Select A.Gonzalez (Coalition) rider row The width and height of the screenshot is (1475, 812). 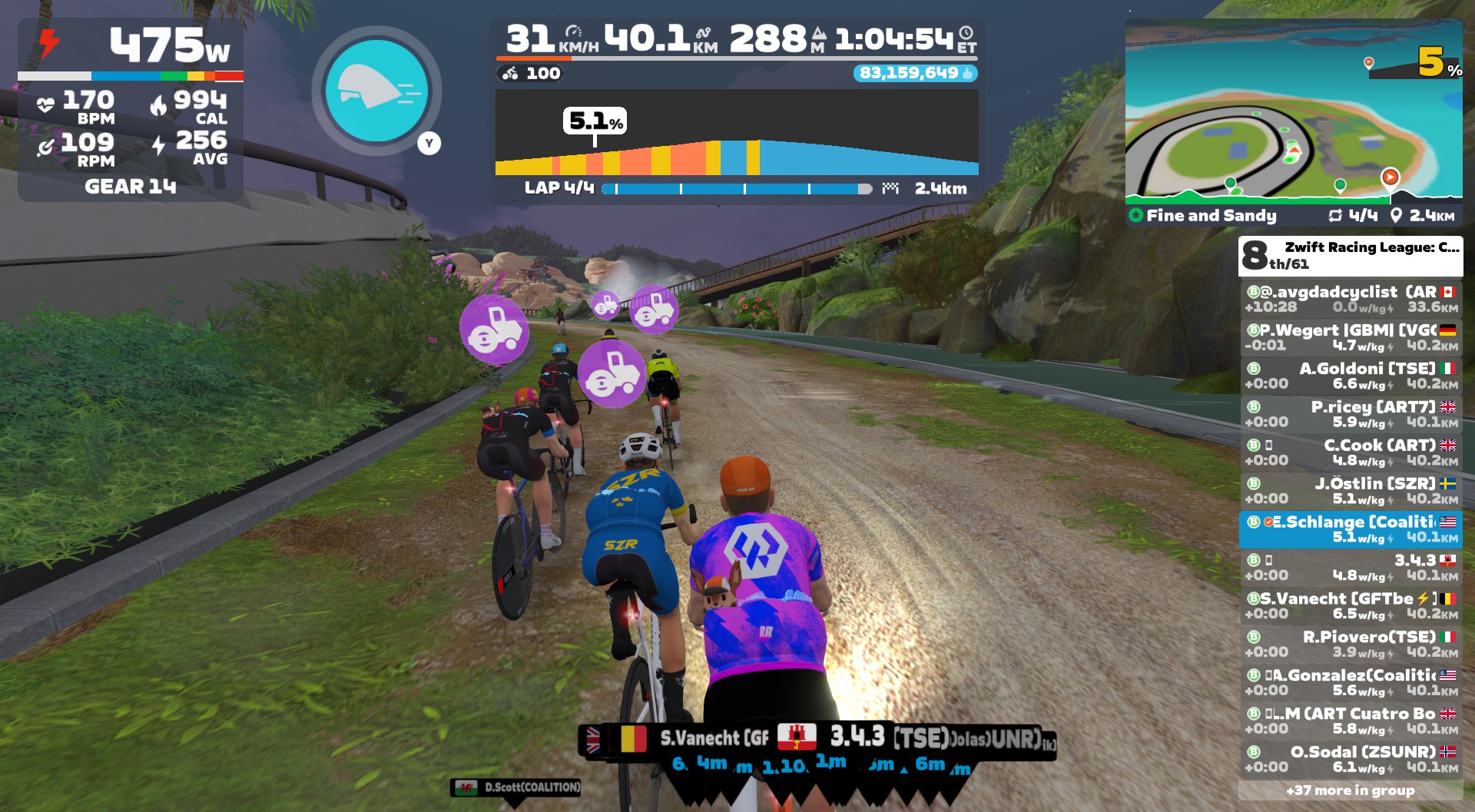(x=1350, y=683)
